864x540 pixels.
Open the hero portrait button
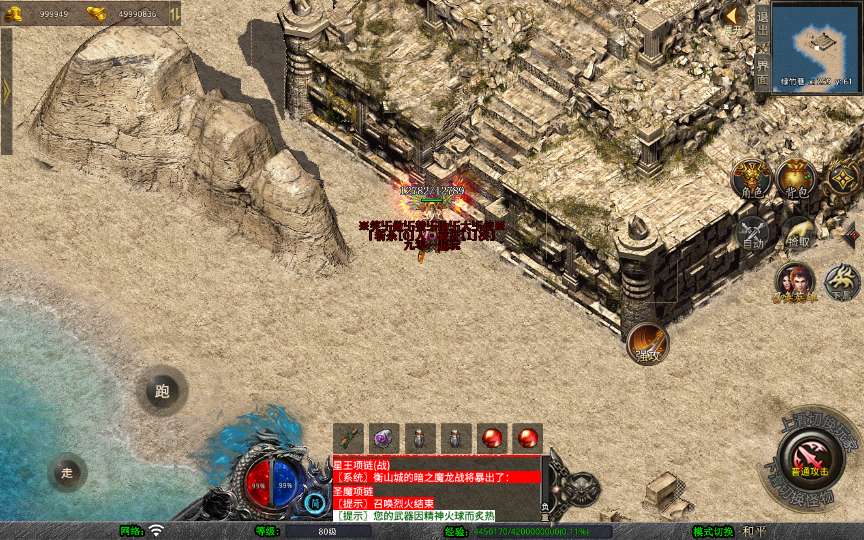(x=796, y=283)
